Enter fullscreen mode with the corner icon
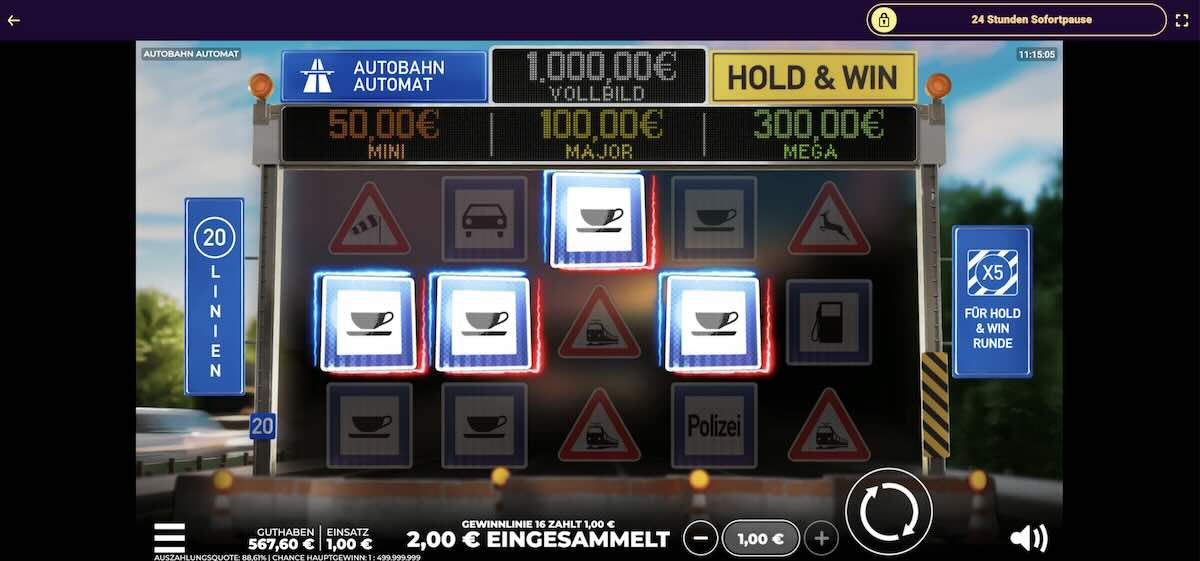 pyautogui.click(x=1182, y=20)
